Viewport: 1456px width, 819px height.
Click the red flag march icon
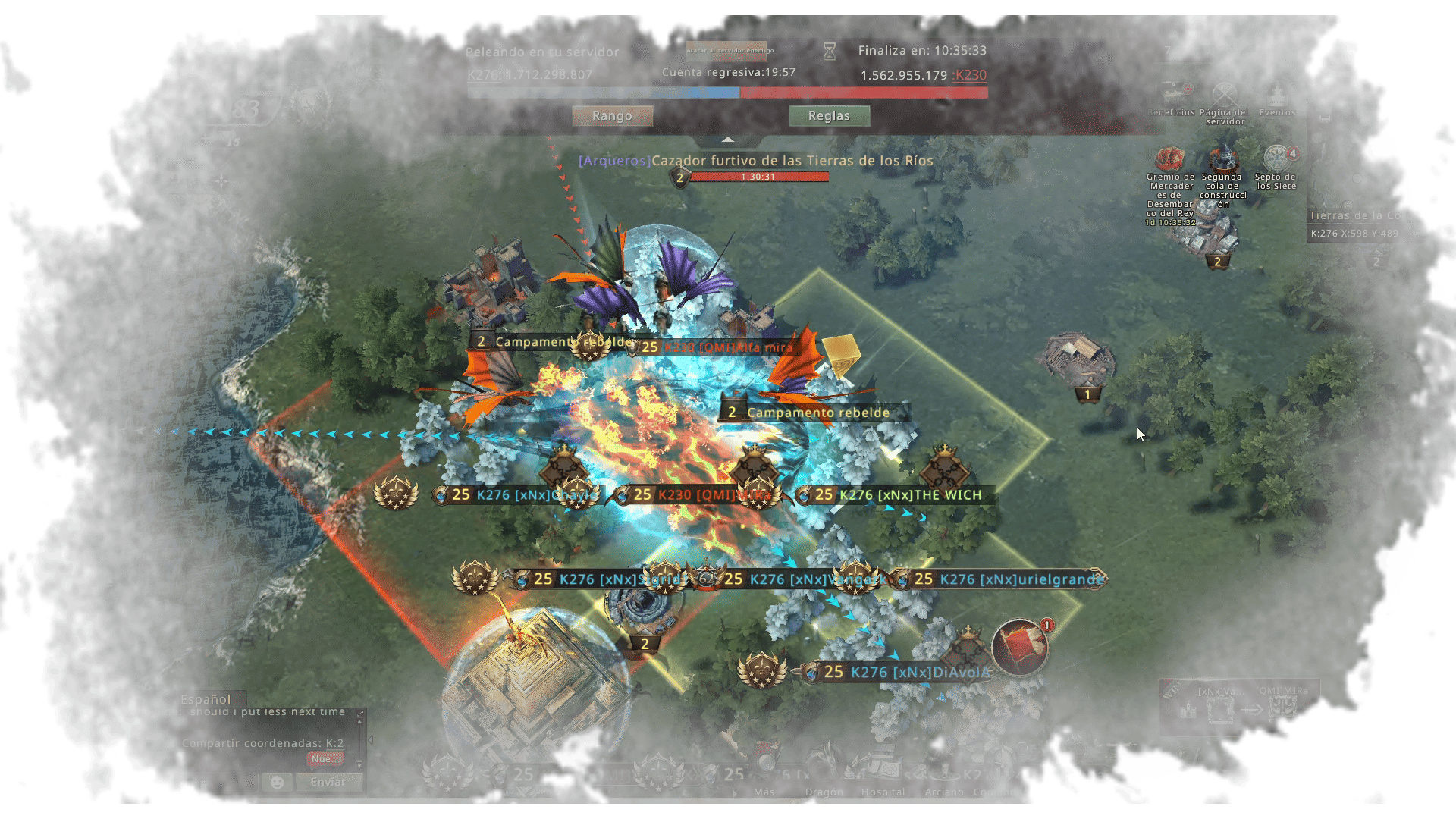point(1020,648)
